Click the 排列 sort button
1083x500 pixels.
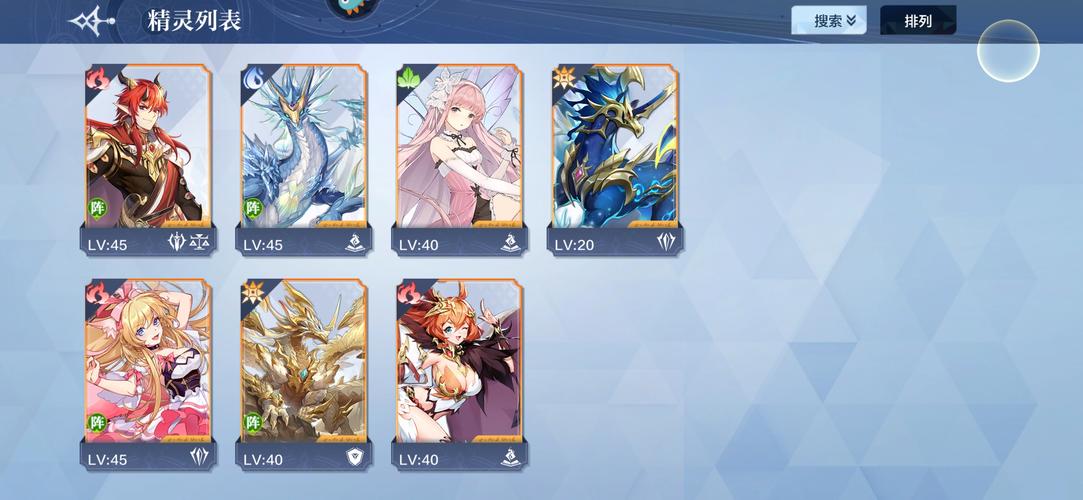pos(917,20)
